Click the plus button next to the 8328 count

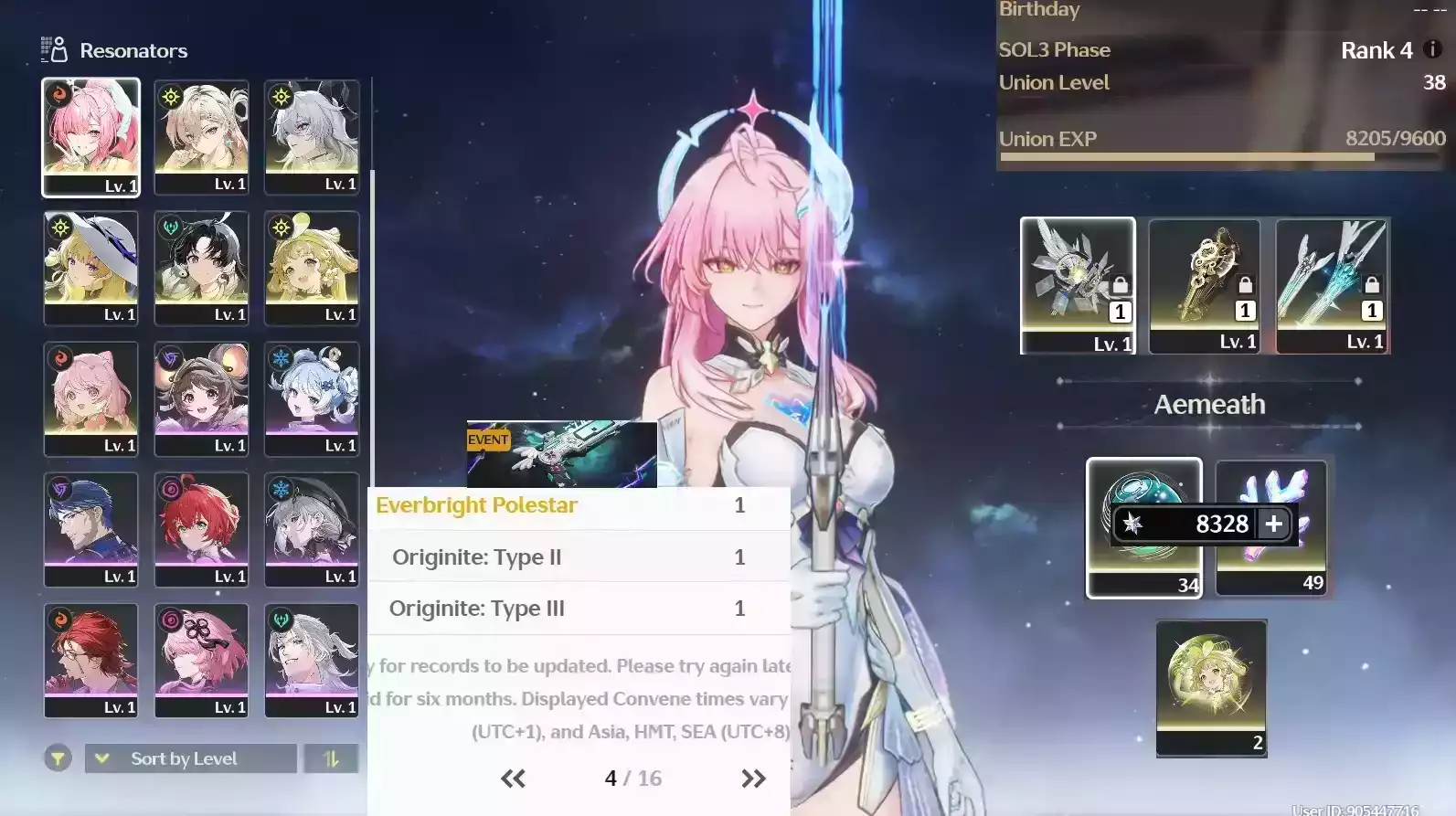click(x=1272, y=524)
